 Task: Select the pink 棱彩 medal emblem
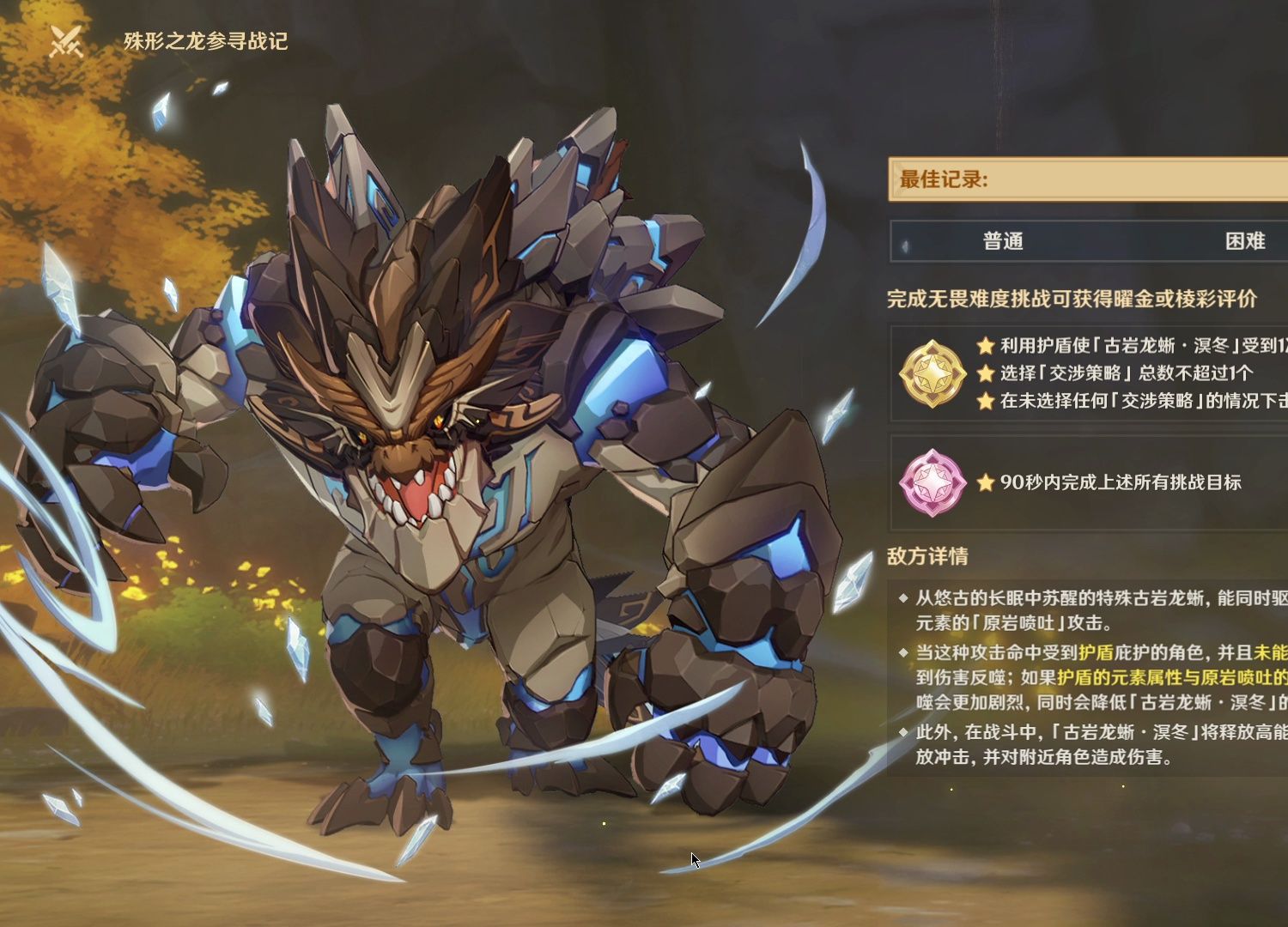(x=936, y=481)
